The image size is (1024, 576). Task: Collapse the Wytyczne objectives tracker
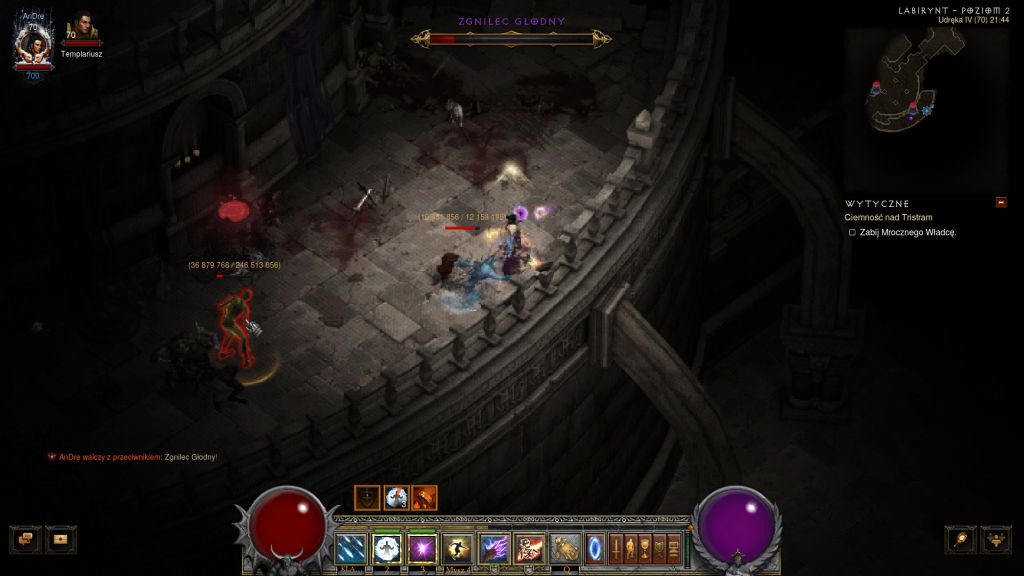tap(1001, 203)
